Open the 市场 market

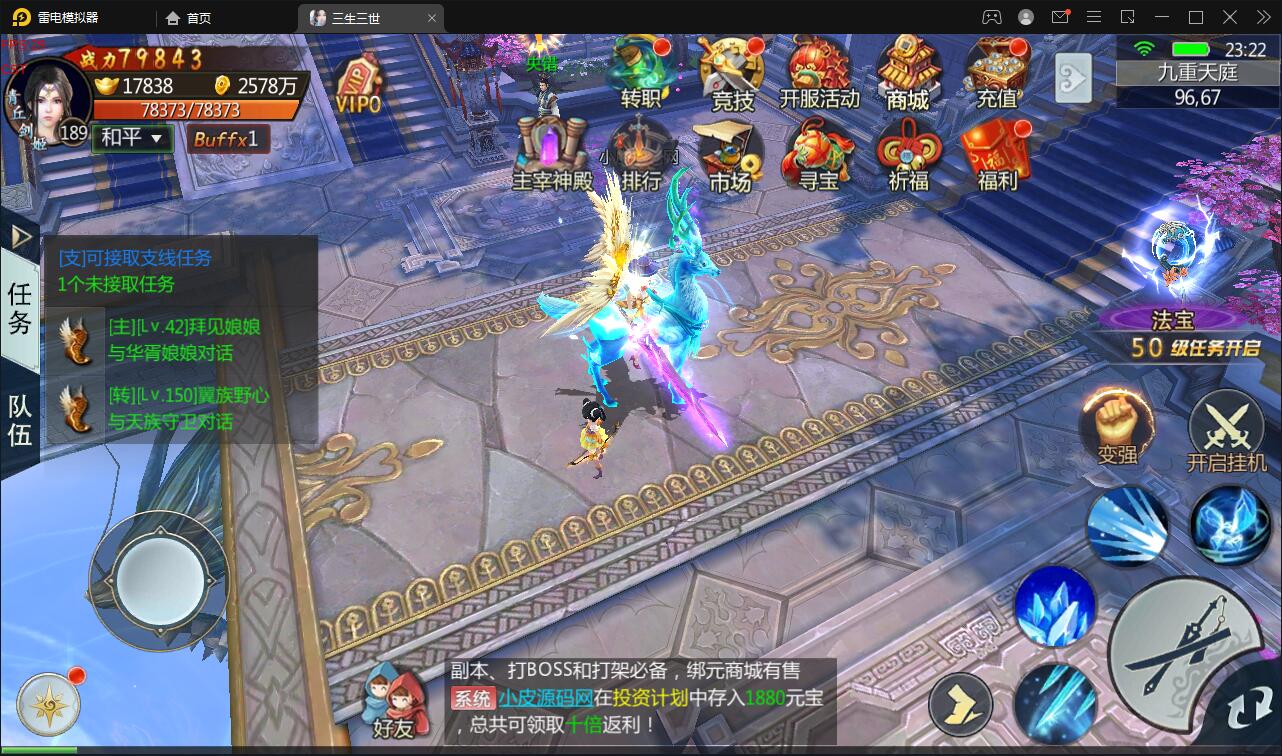730,155
